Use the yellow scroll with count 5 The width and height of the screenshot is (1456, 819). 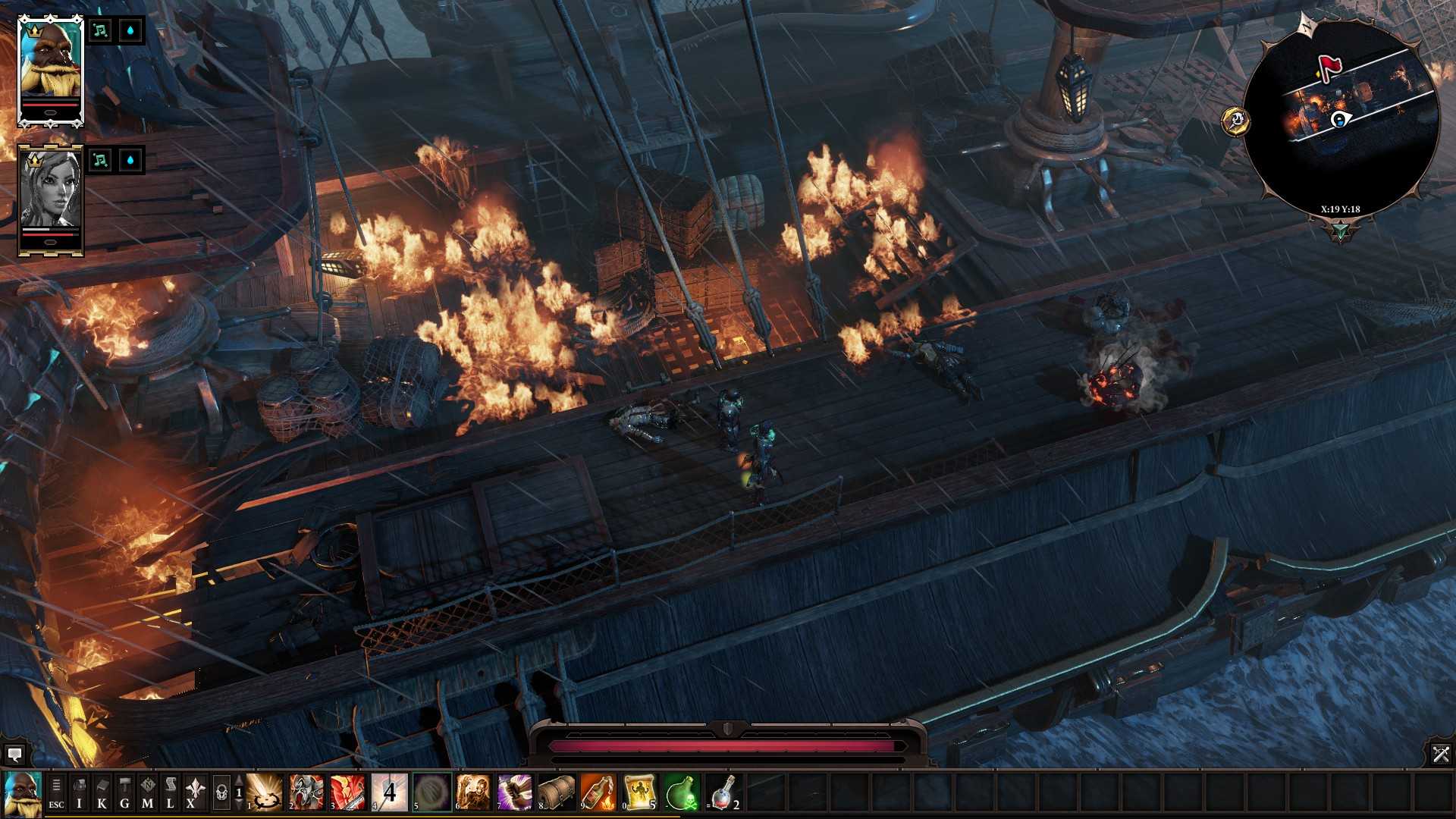click(x=640, y=793)
